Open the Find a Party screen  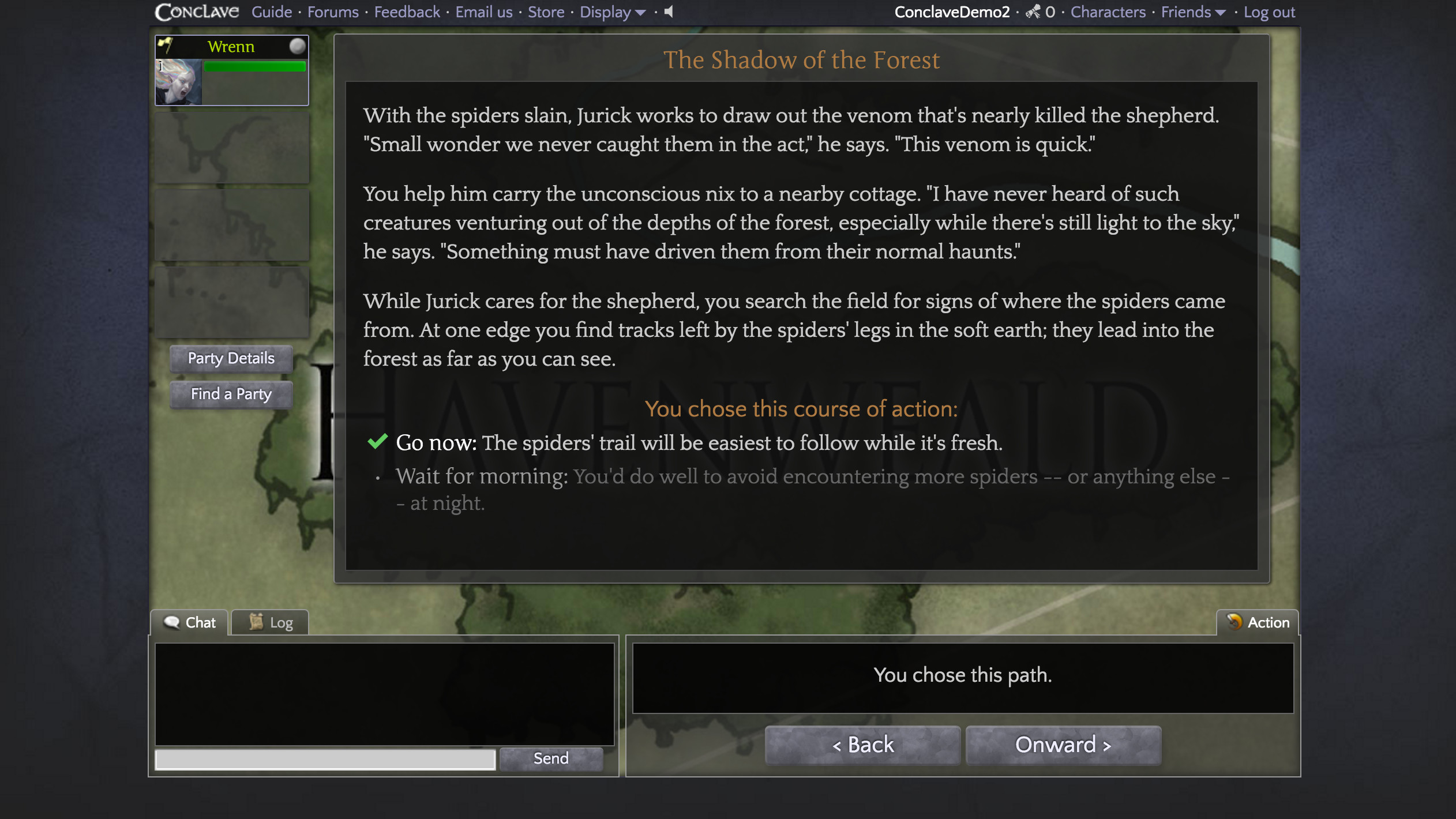[230, 394]
